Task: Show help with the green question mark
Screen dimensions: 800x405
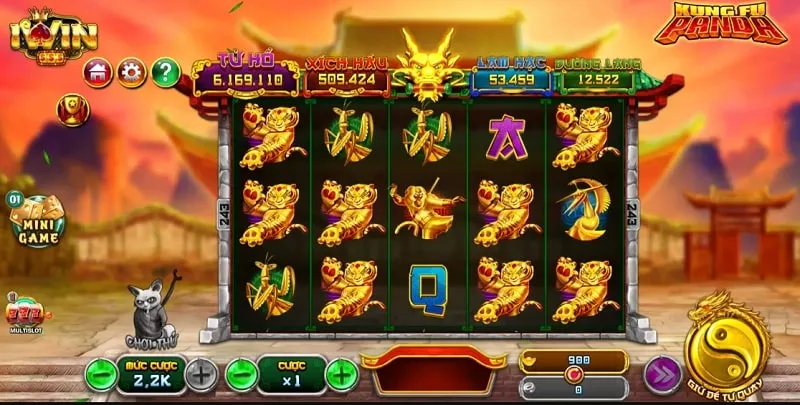Action: tap(165, 72)
